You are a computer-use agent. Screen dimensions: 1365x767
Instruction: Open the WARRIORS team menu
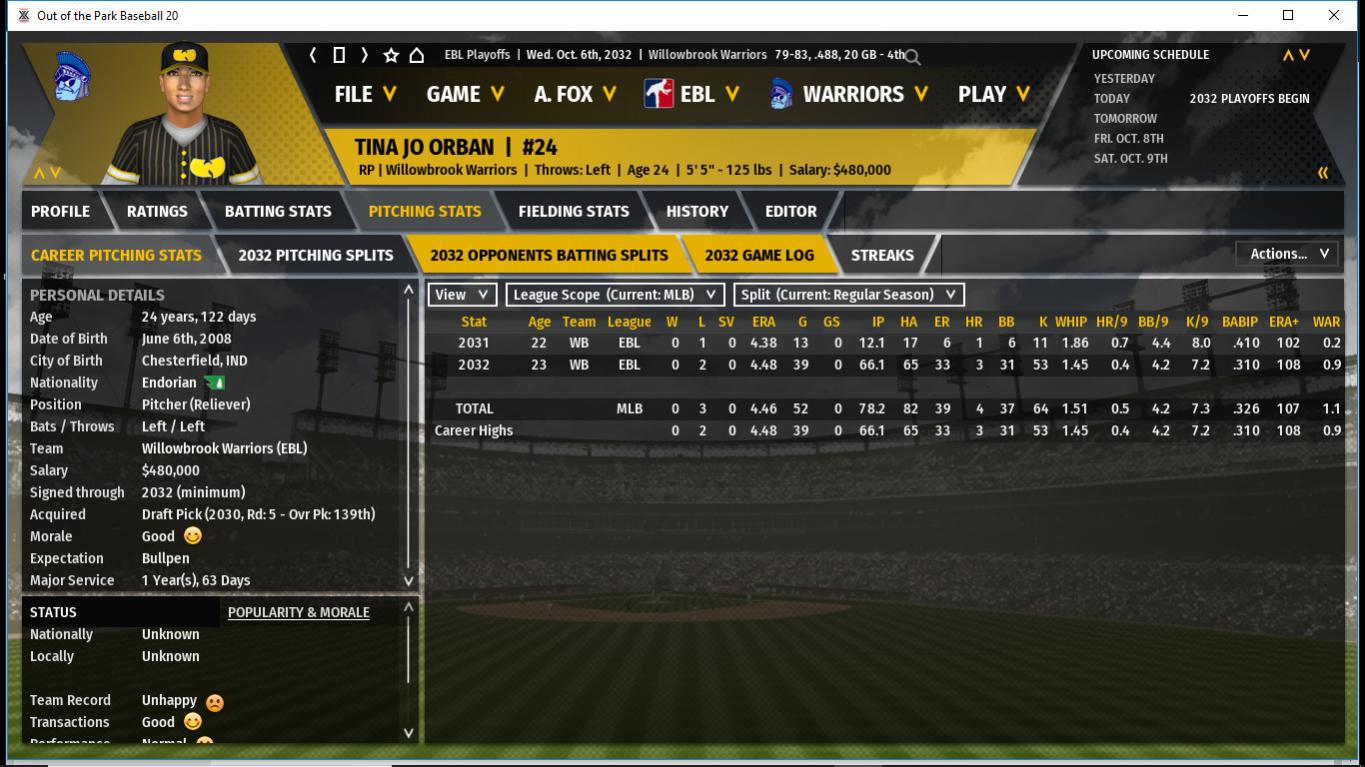pos(849,94)
